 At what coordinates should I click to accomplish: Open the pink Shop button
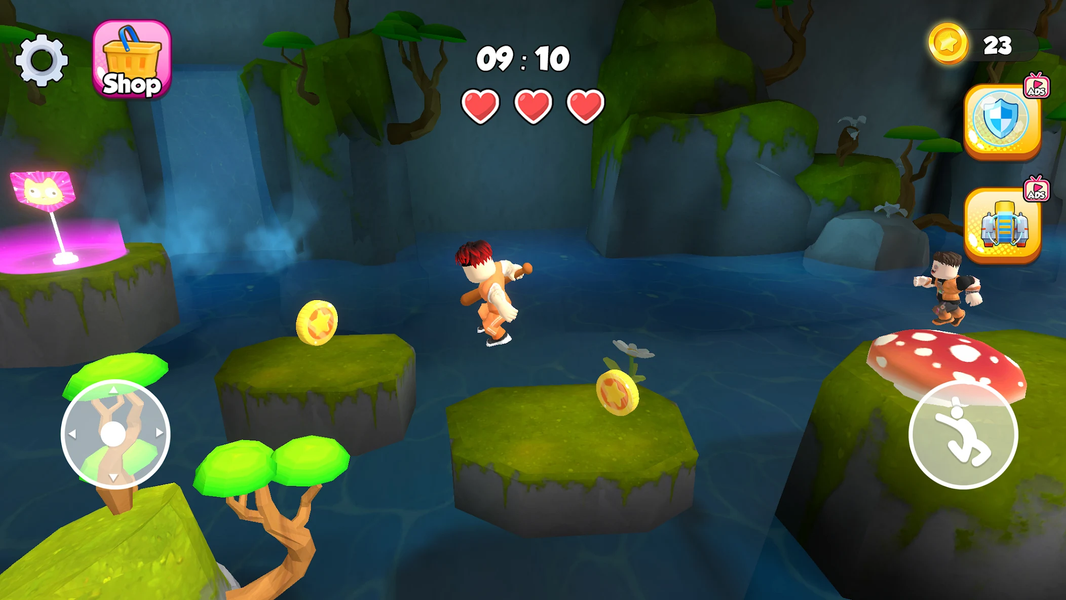pos(131,60)
